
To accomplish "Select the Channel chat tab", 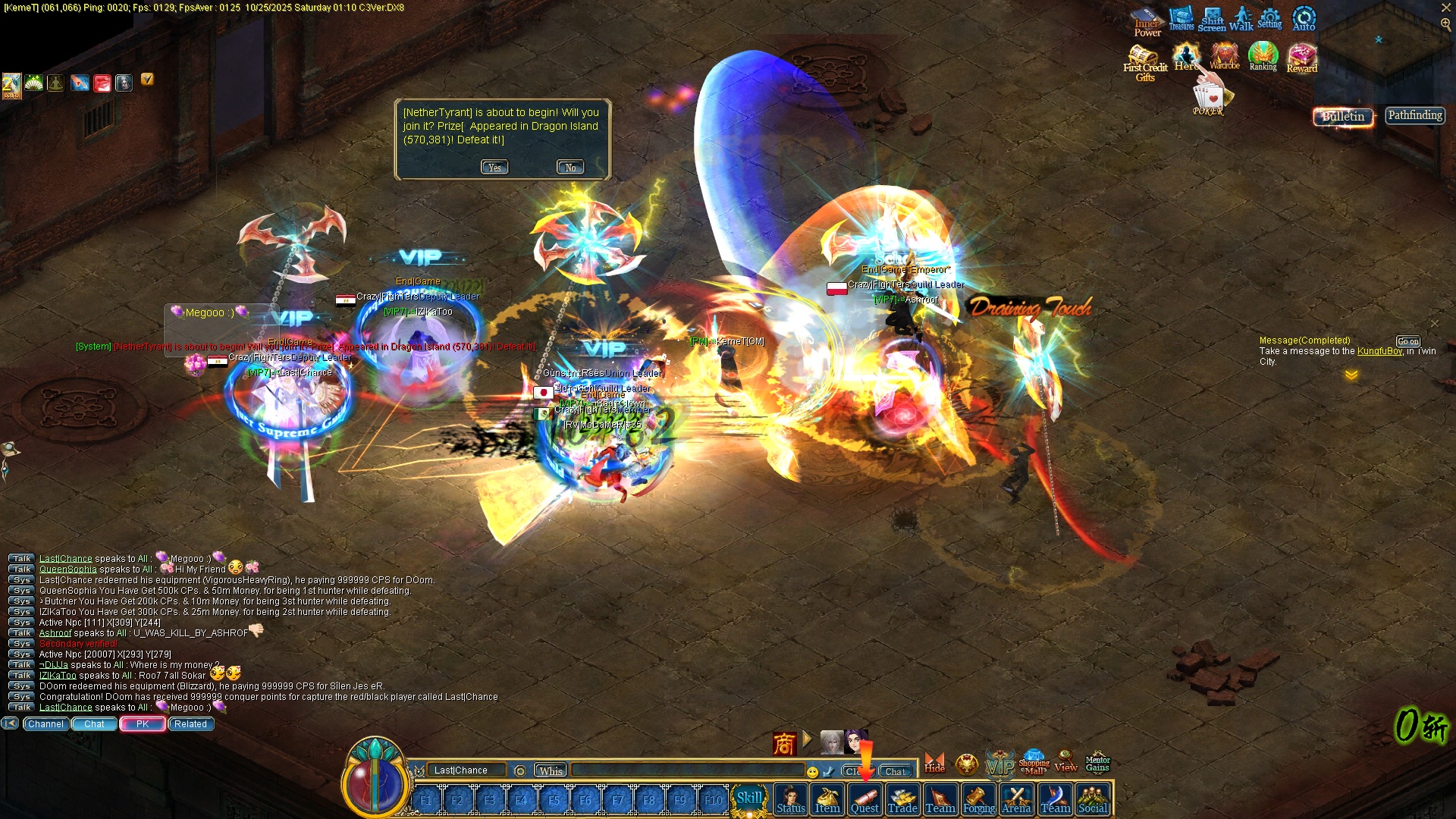I will pyautogui.click(x=45, y=724).
